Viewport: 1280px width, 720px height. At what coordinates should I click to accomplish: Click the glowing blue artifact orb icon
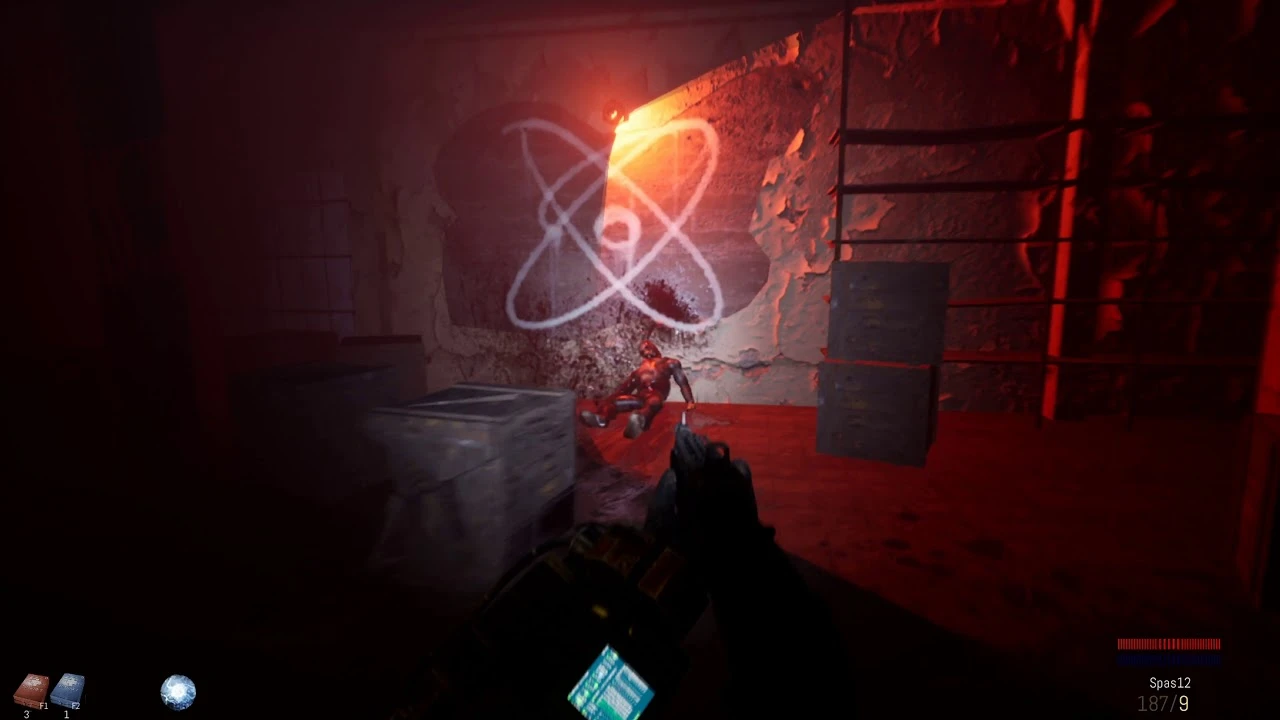click(178, 691)
